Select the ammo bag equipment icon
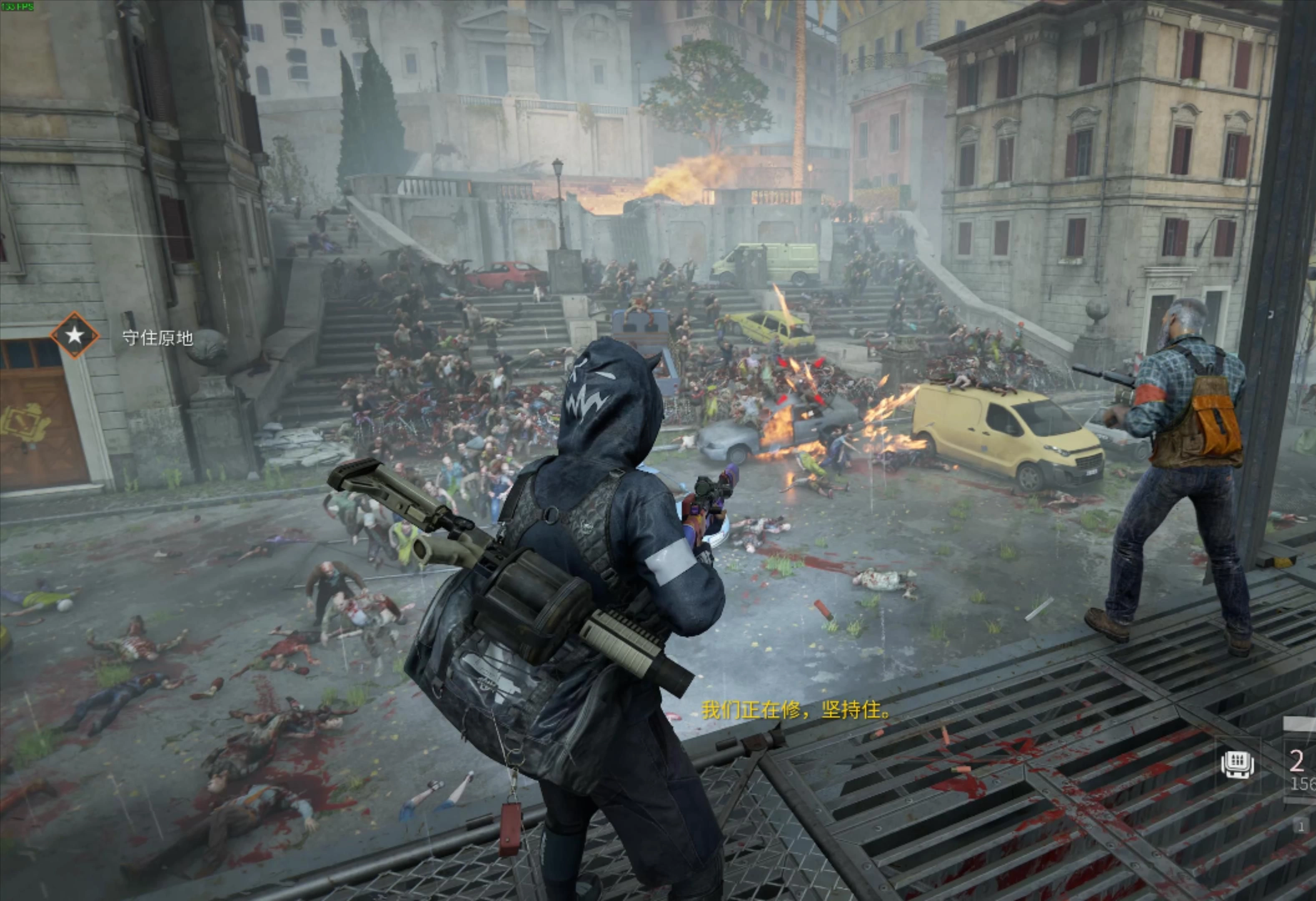 [x=1237, y=765]
